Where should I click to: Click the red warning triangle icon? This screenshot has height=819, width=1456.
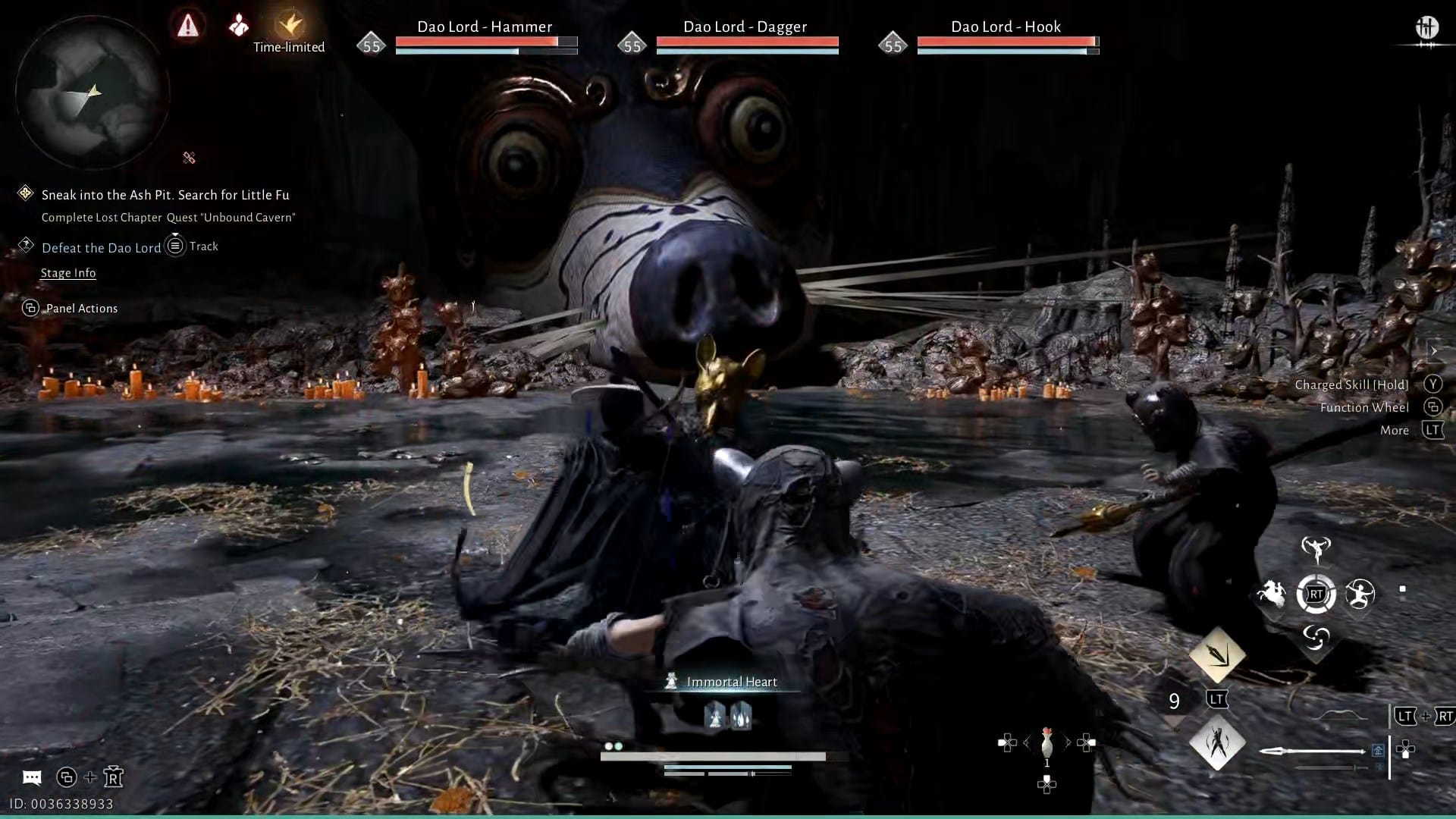tap(187, 27)
